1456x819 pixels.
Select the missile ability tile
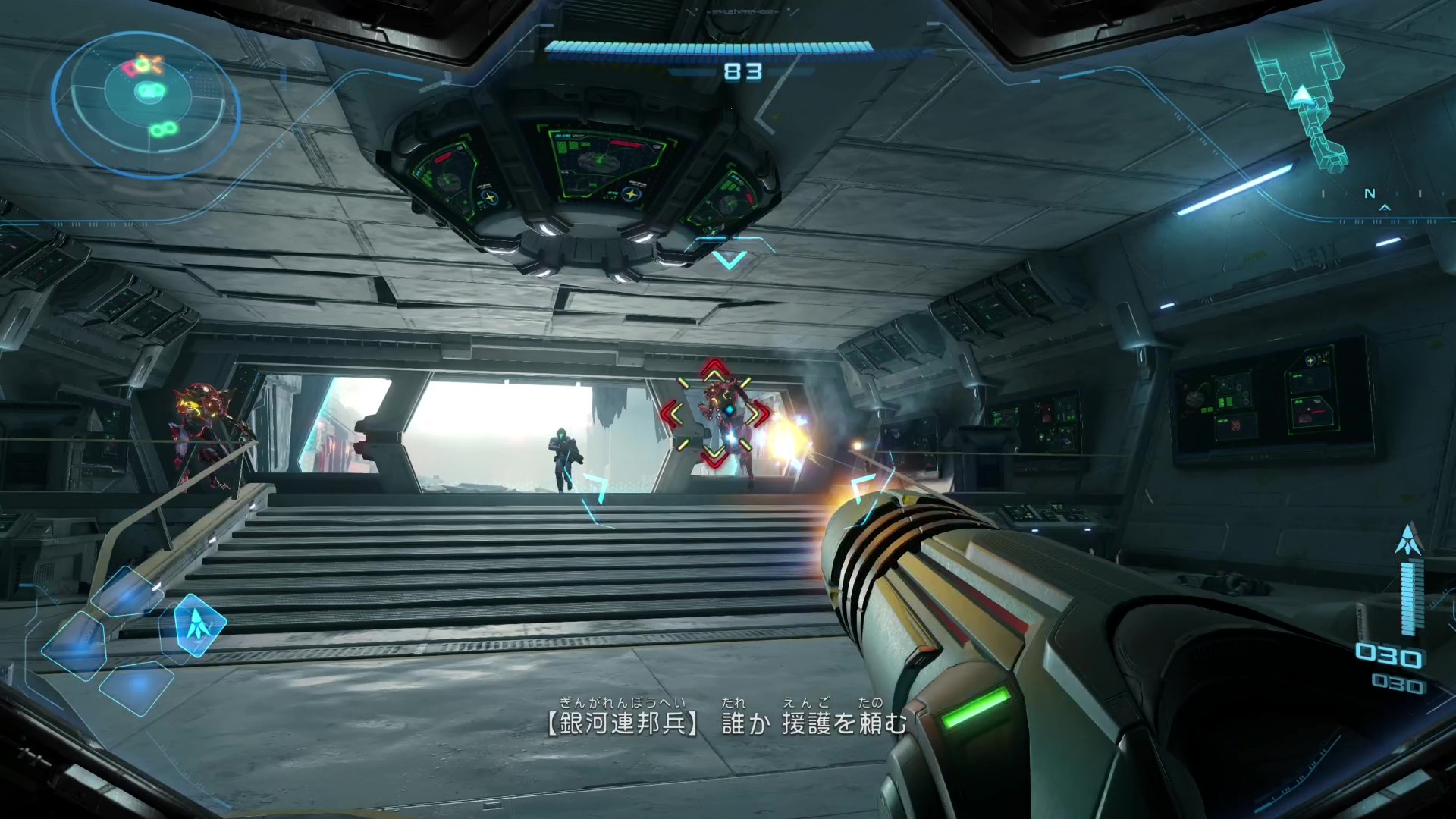coord(199,625)
